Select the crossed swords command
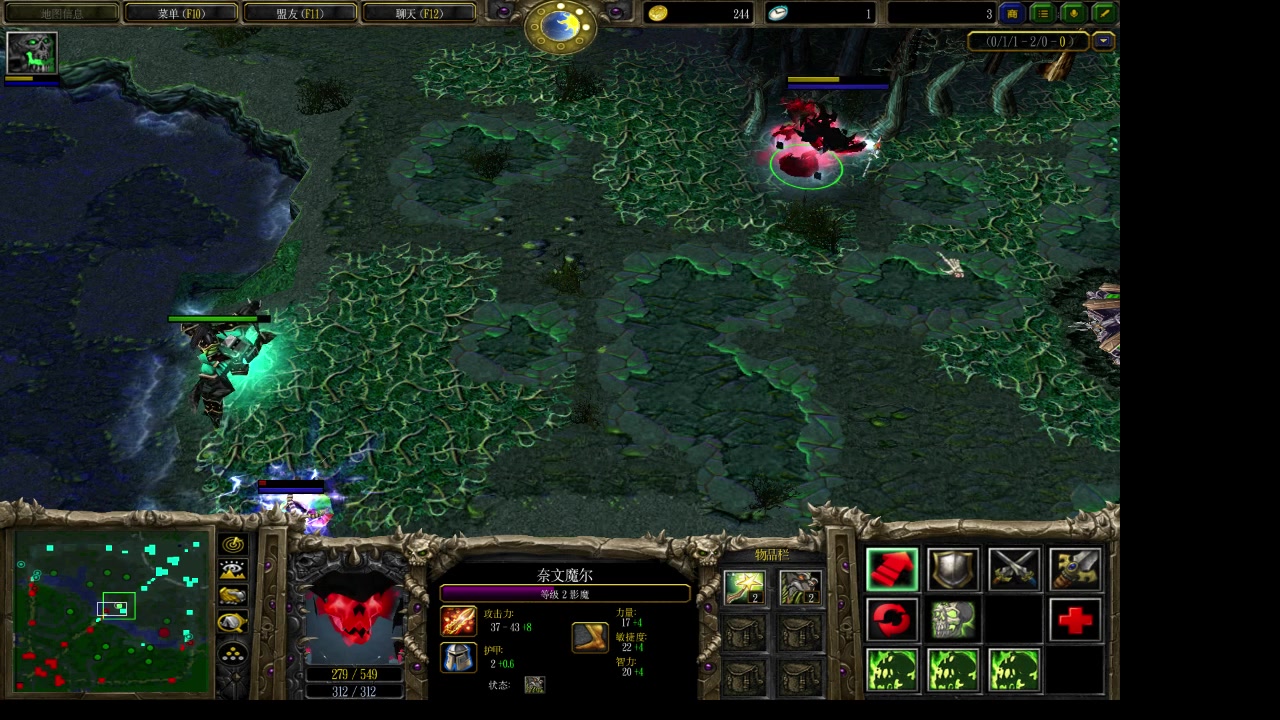 [1014, 570]
